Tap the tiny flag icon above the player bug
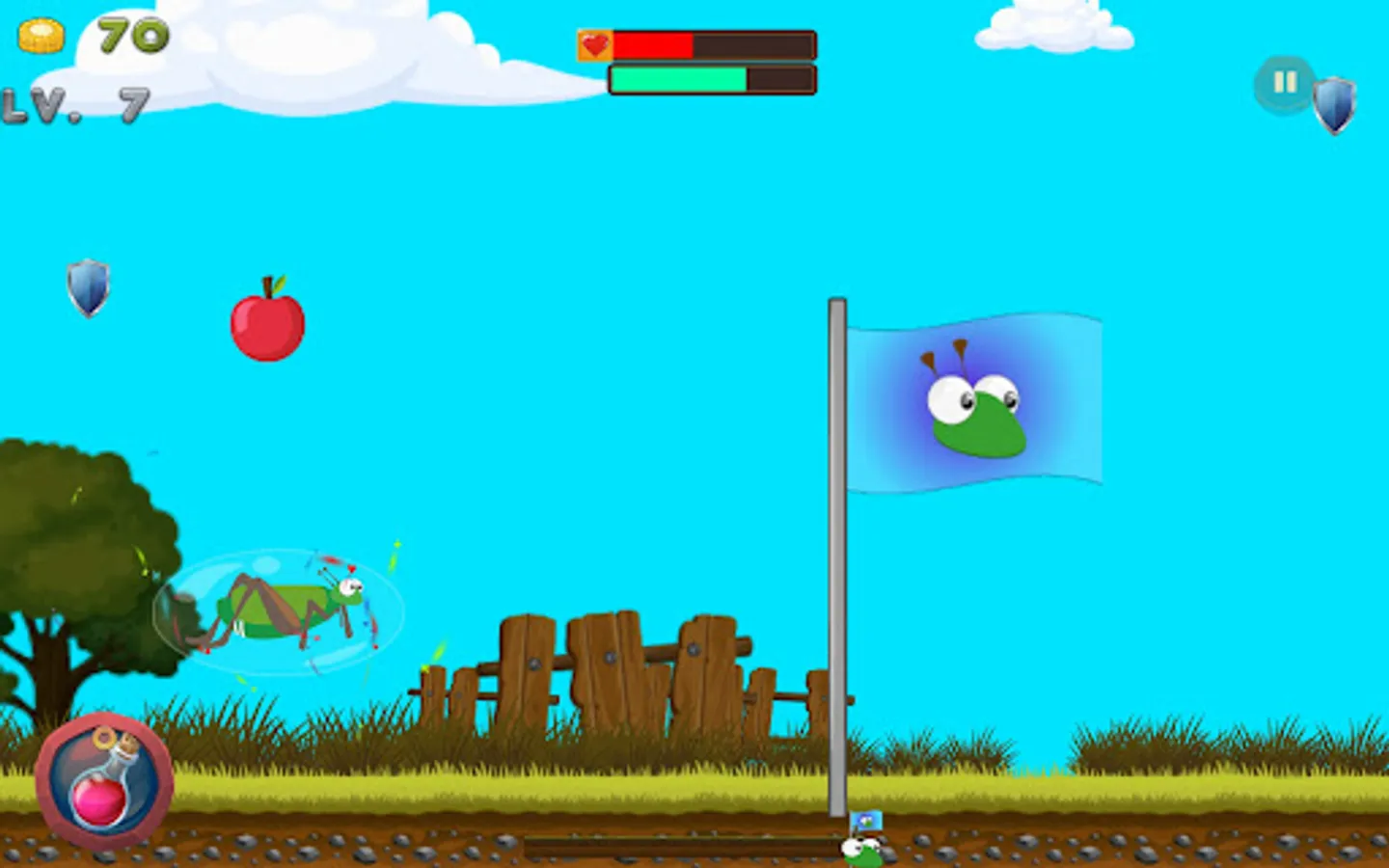Viewport: 1389px width, 868px height. tap(865, 822)
